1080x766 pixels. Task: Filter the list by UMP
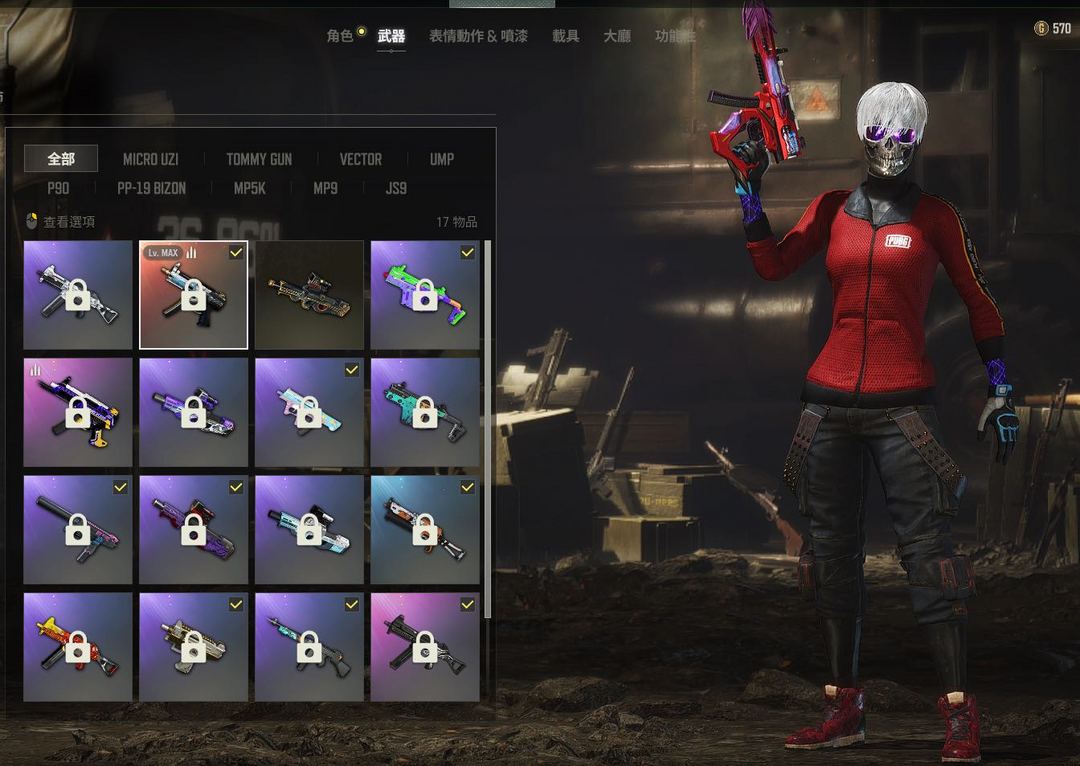click(x=441, y=159)
